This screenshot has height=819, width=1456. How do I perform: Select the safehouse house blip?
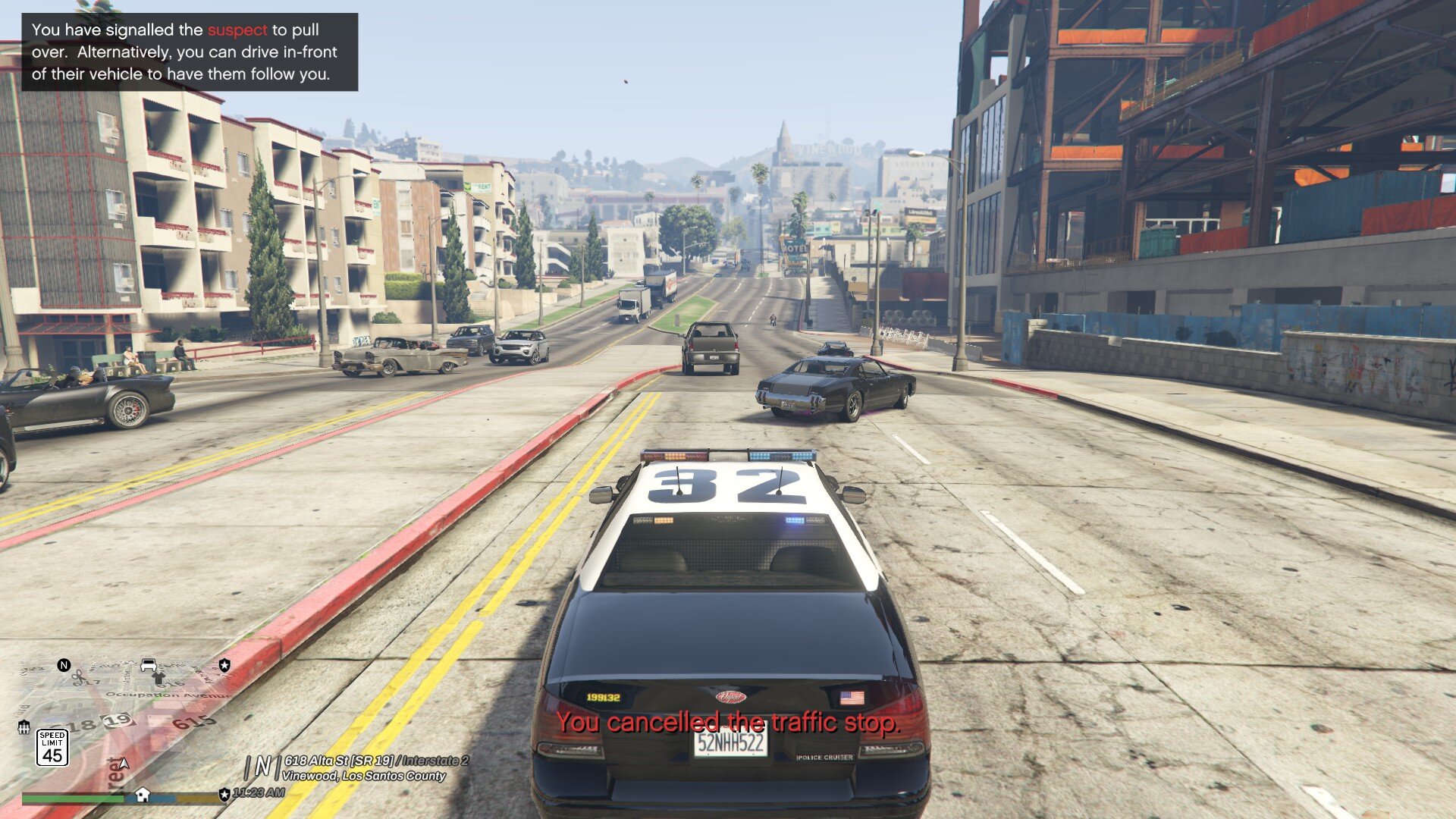[x=142, y=795]
